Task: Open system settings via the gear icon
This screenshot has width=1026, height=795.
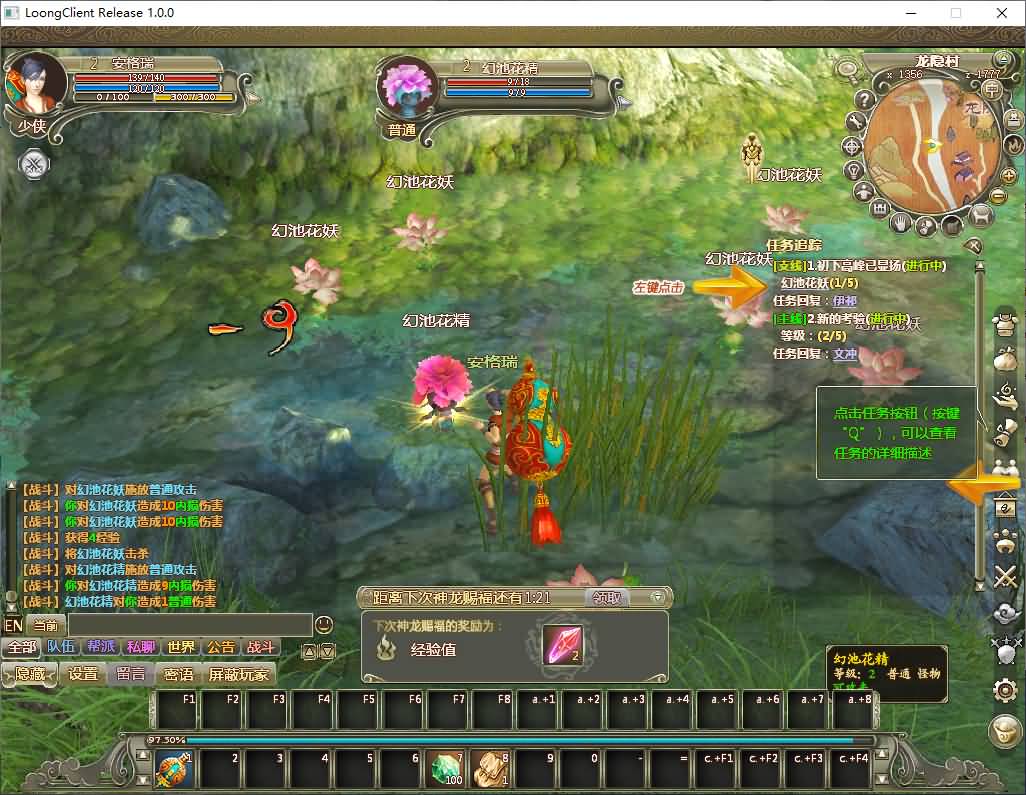Action: pyautogui.click(x=1004, y=690)
